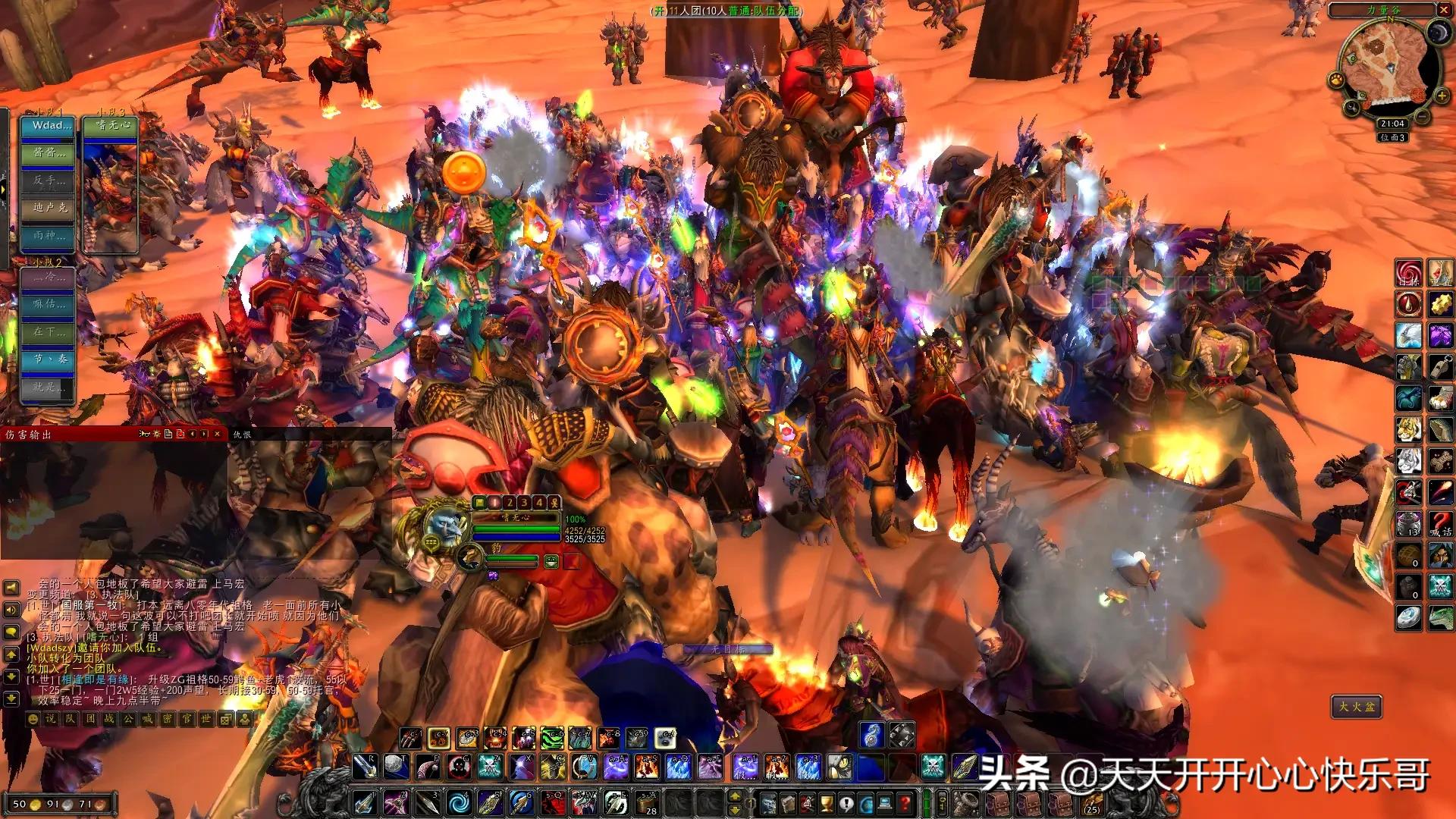
Task: Select the 团 raid chat channel button
Action: [90, 719]
